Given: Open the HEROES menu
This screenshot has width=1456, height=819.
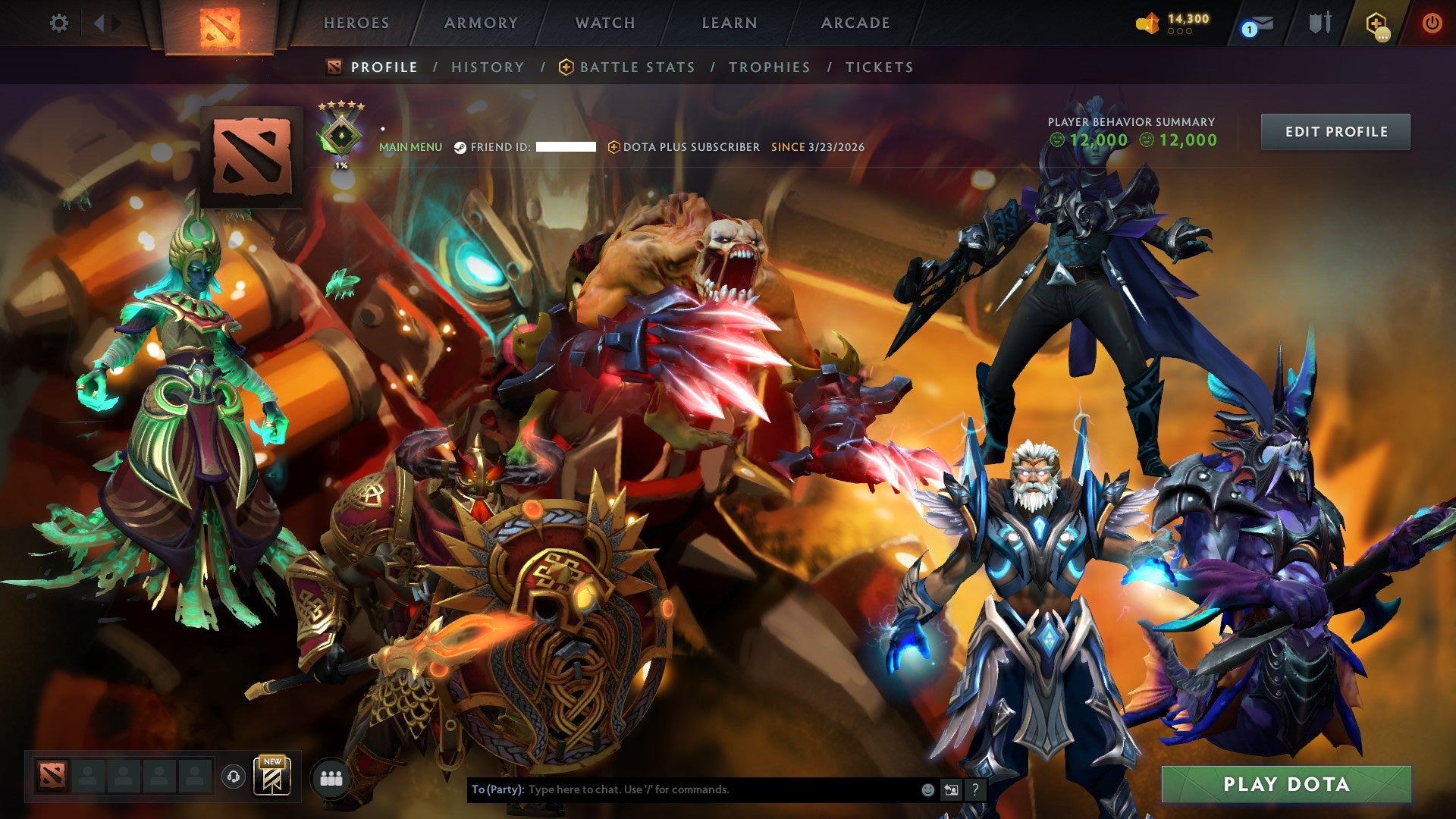Looking at the screenshot, I should point(356,23).
